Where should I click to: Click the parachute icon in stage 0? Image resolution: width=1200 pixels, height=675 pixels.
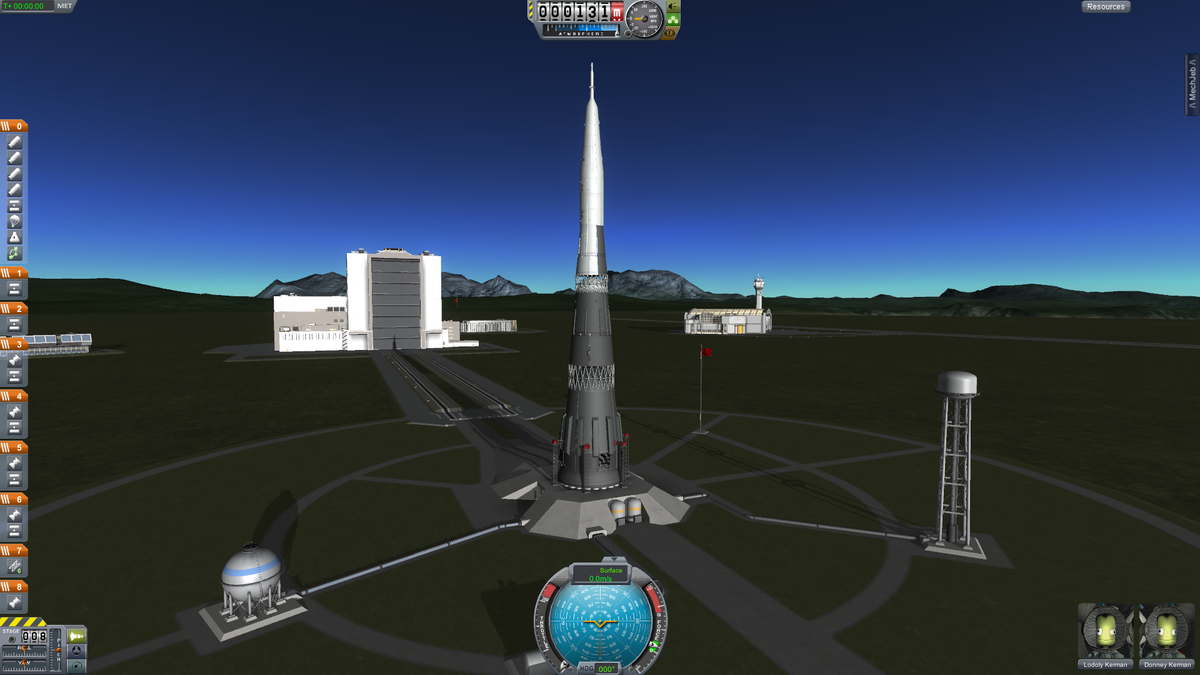point(15,221)
